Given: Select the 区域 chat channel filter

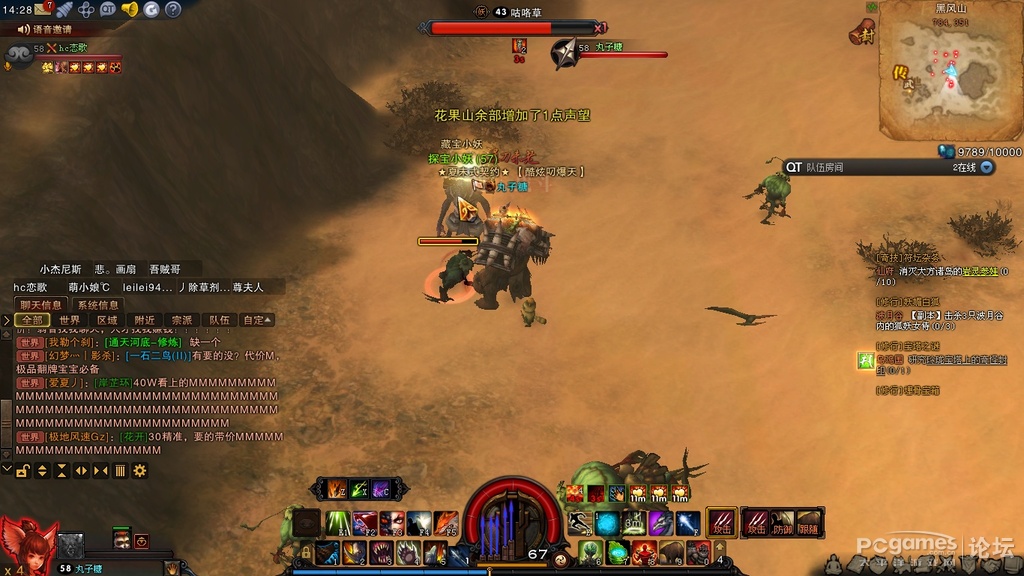Looking at the screenshot, I should tap(107, 320).
